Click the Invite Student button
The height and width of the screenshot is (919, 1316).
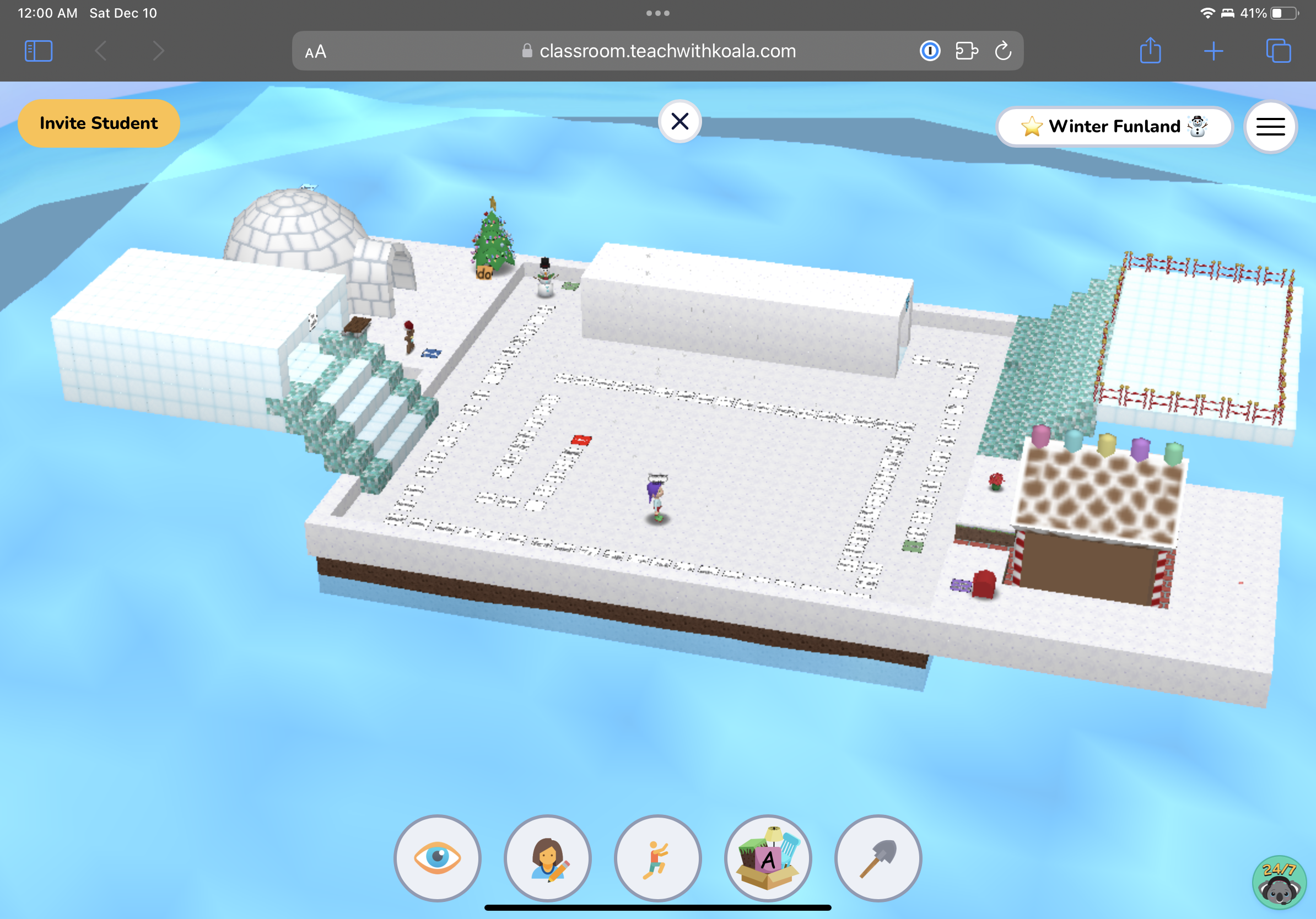pos(99,123)
